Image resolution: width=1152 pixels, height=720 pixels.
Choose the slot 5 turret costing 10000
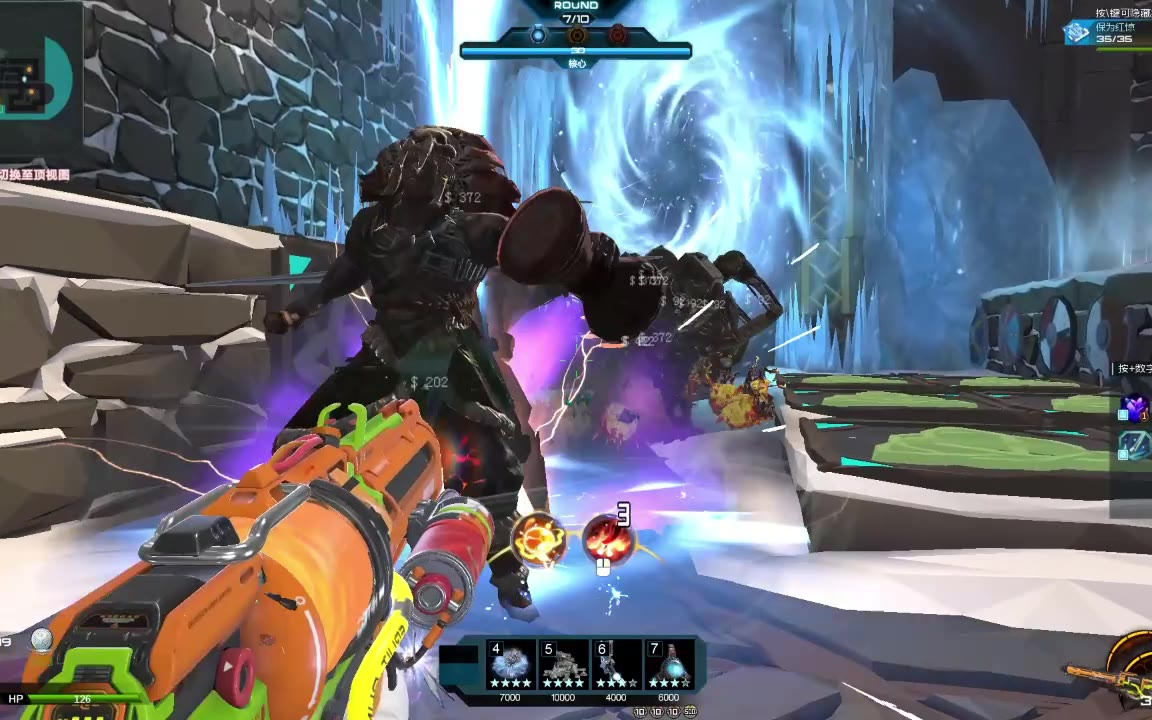(x=564, y=665)
